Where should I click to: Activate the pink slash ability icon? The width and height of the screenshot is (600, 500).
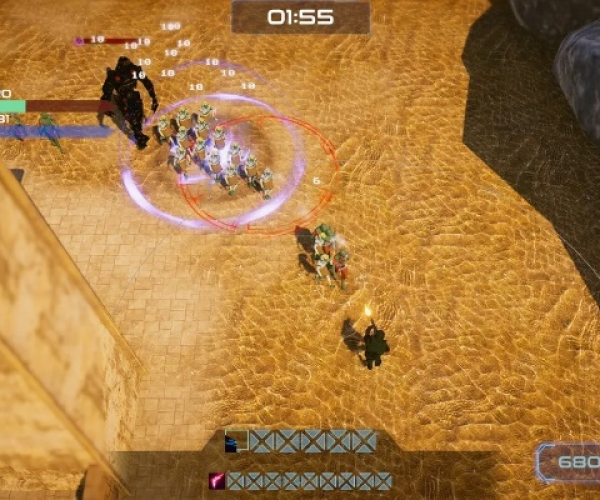216,481
